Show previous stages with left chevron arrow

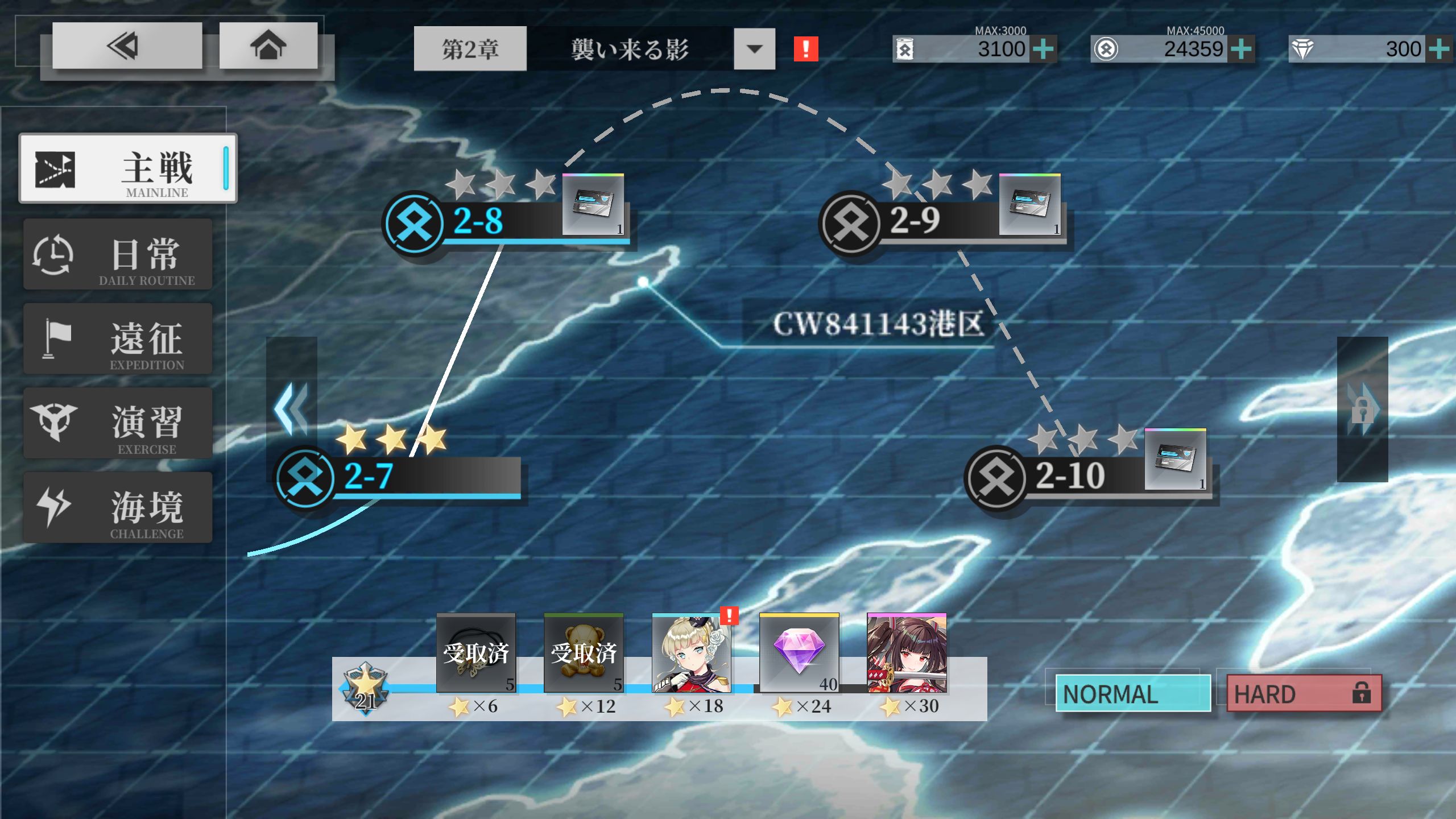[x=291, y=409]
